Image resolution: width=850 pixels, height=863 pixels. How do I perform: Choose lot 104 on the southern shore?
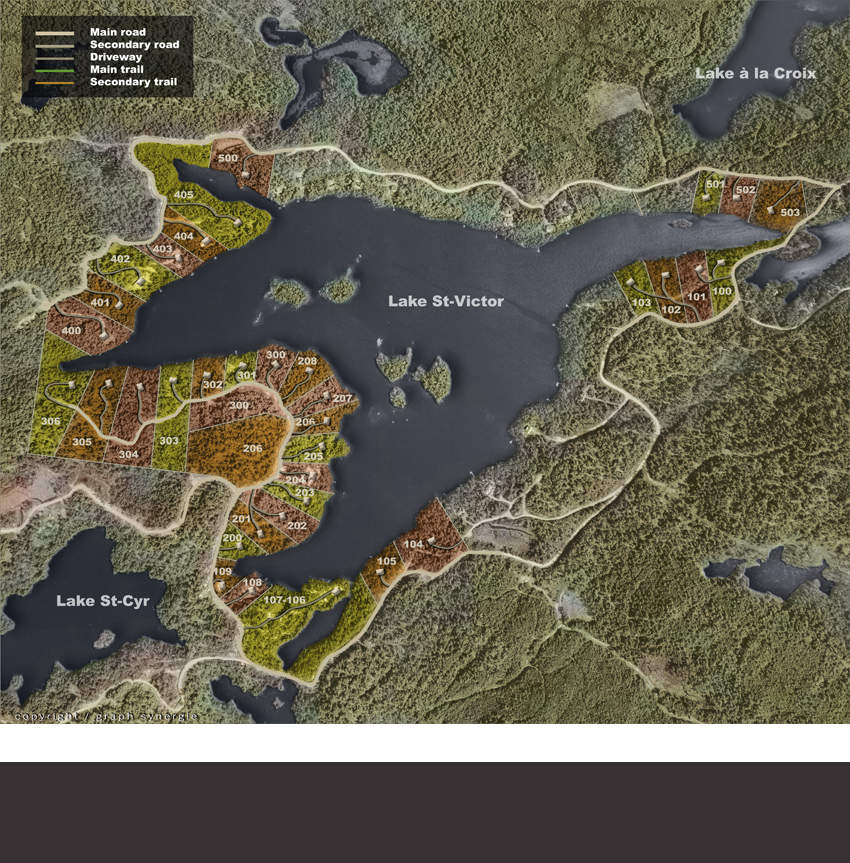point(414,544)
